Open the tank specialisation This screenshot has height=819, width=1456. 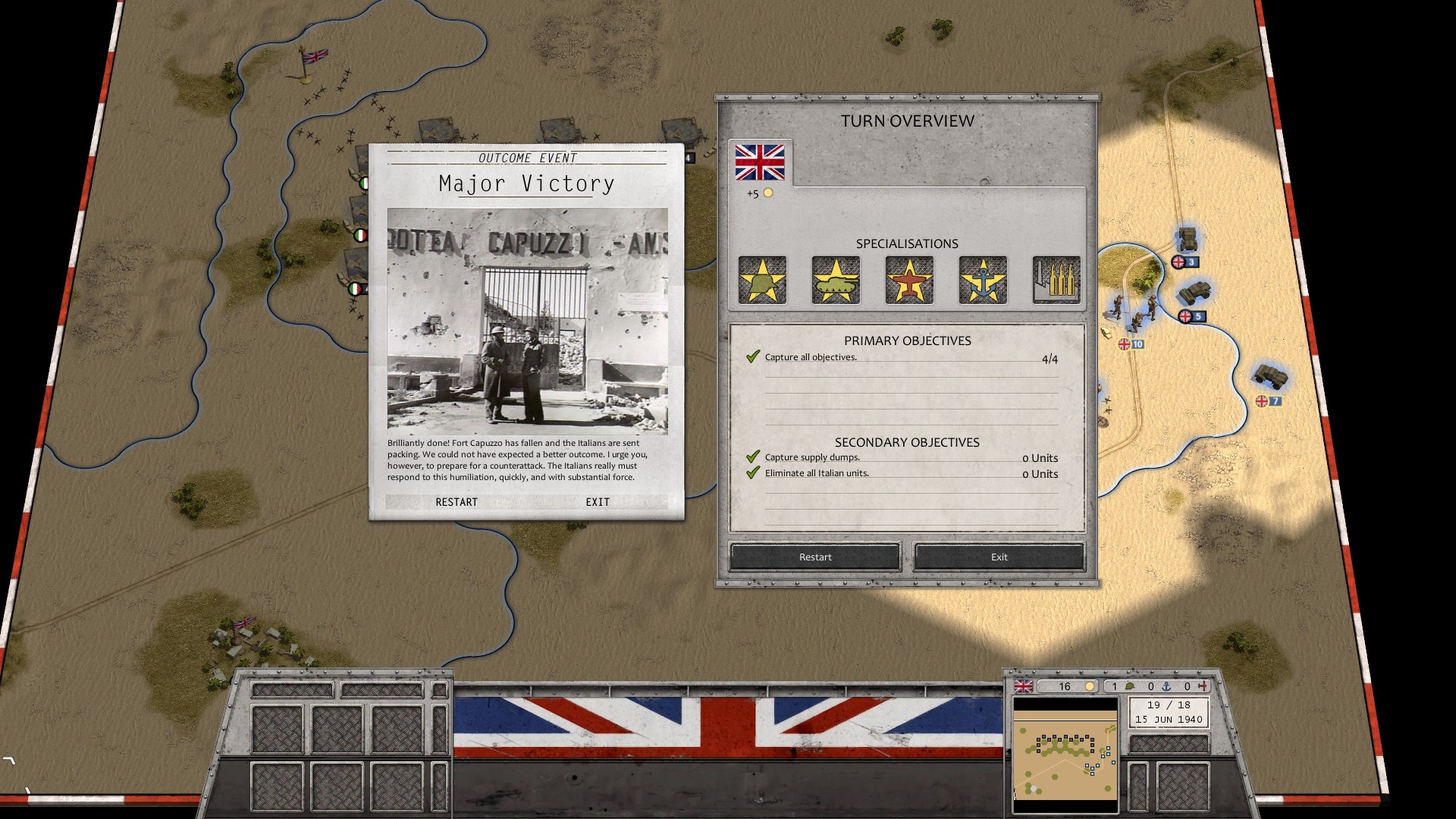pyautogui.click(x=836, y=280)
